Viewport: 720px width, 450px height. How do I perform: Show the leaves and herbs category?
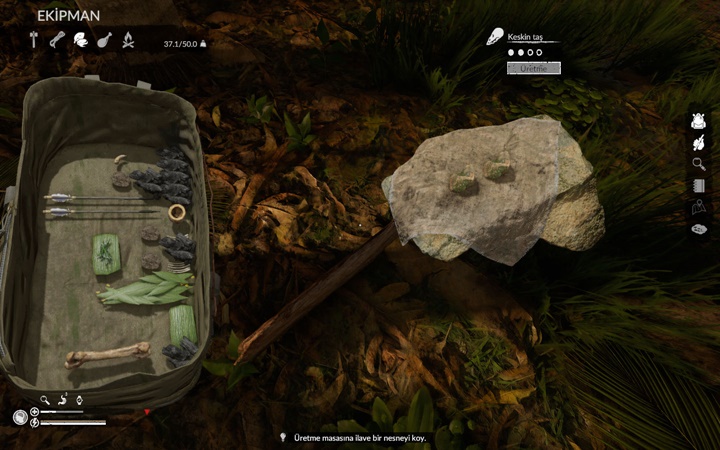click(80, 40)
